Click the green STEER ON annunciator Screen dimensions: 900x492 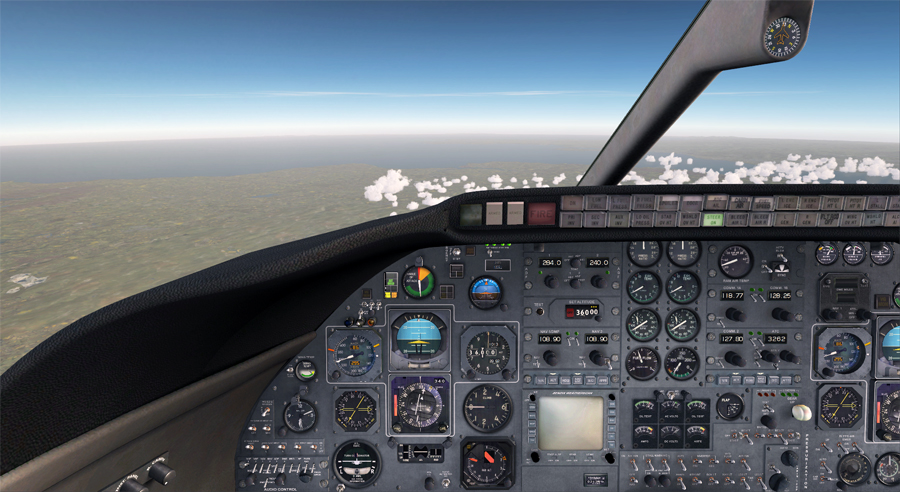point(713,218)
